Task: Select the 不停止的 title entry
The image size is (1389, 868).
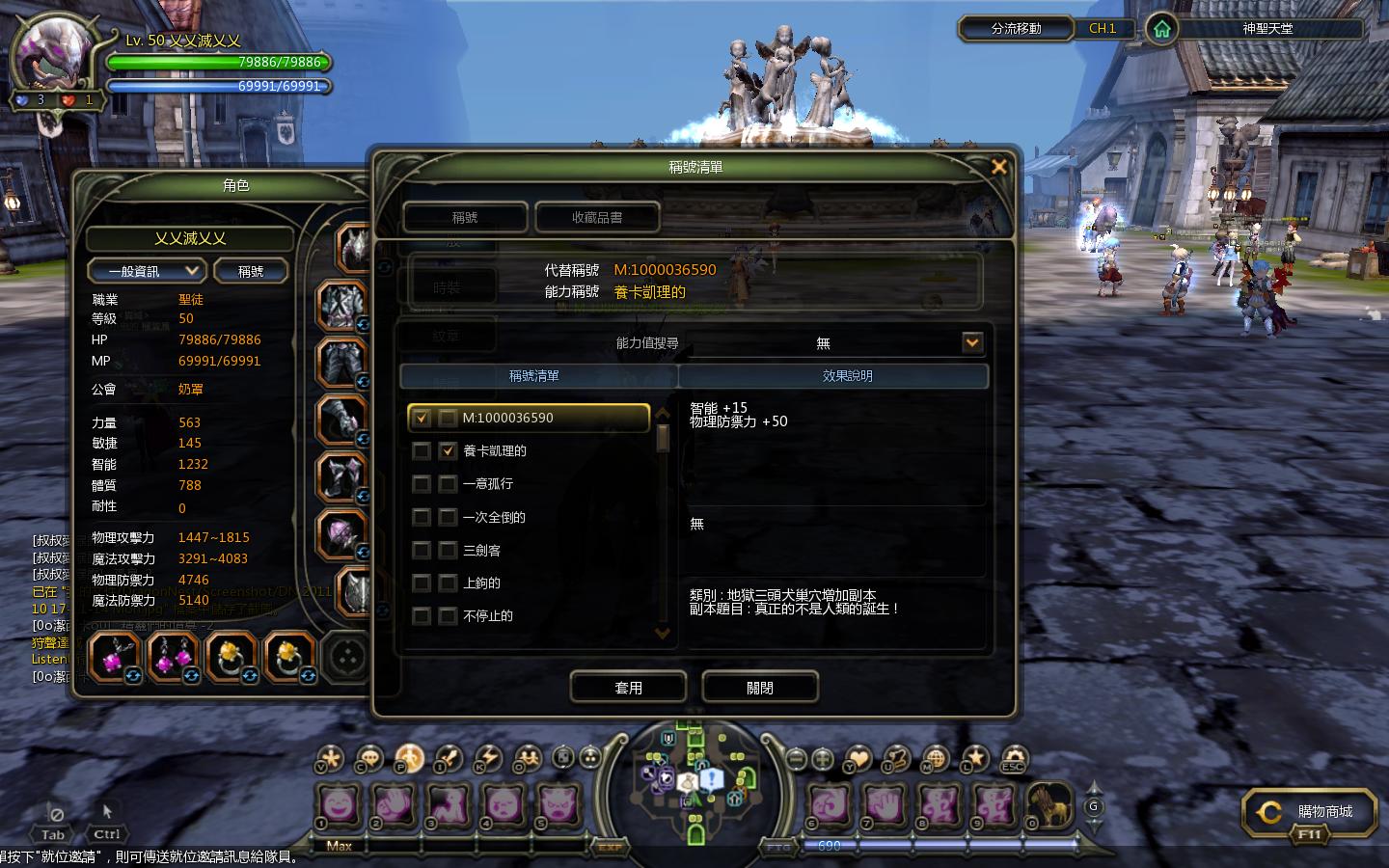Action: (488, 616)
